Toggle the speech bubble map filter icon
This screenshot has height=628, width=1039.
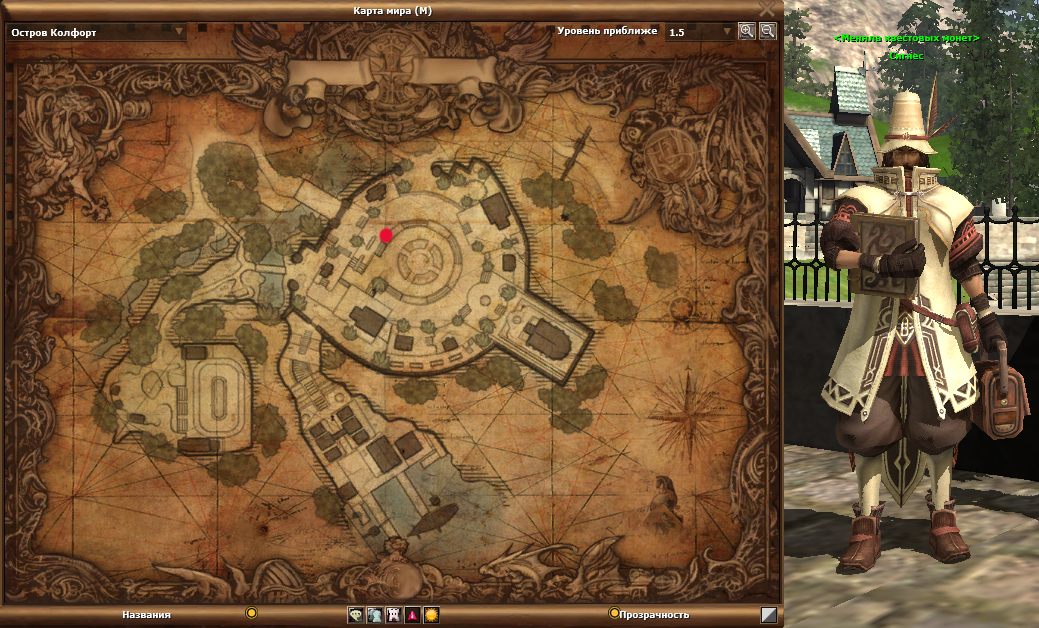pos(356,615)
